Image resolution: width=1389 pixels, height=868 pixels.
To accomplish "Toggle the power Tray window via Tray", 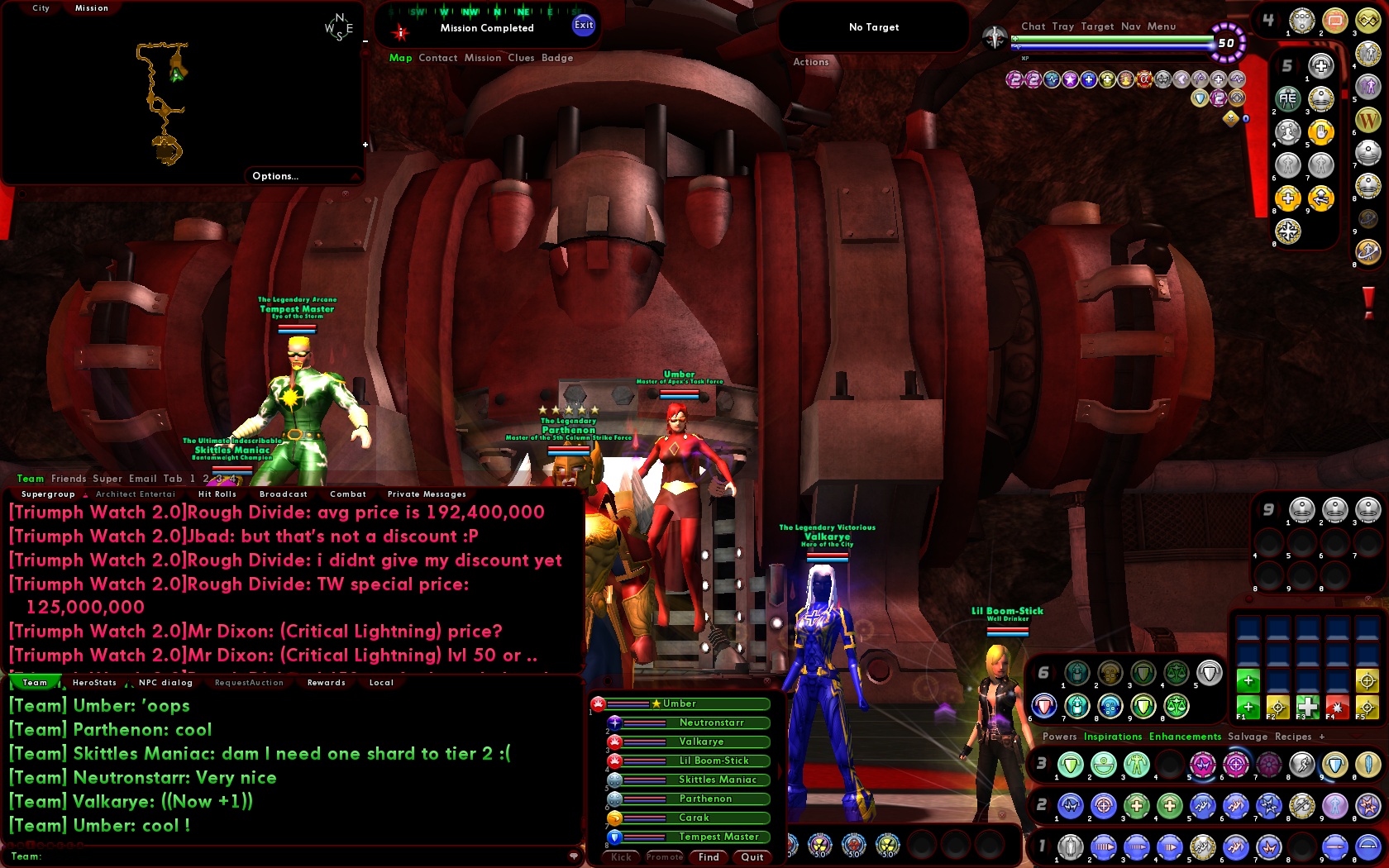I will pyautogui.click(x=1063, y=26).
